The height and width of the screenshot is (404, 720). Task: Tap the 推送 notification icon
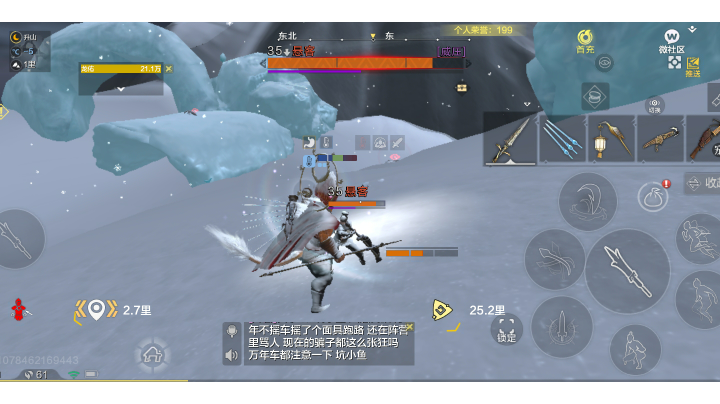692,67
